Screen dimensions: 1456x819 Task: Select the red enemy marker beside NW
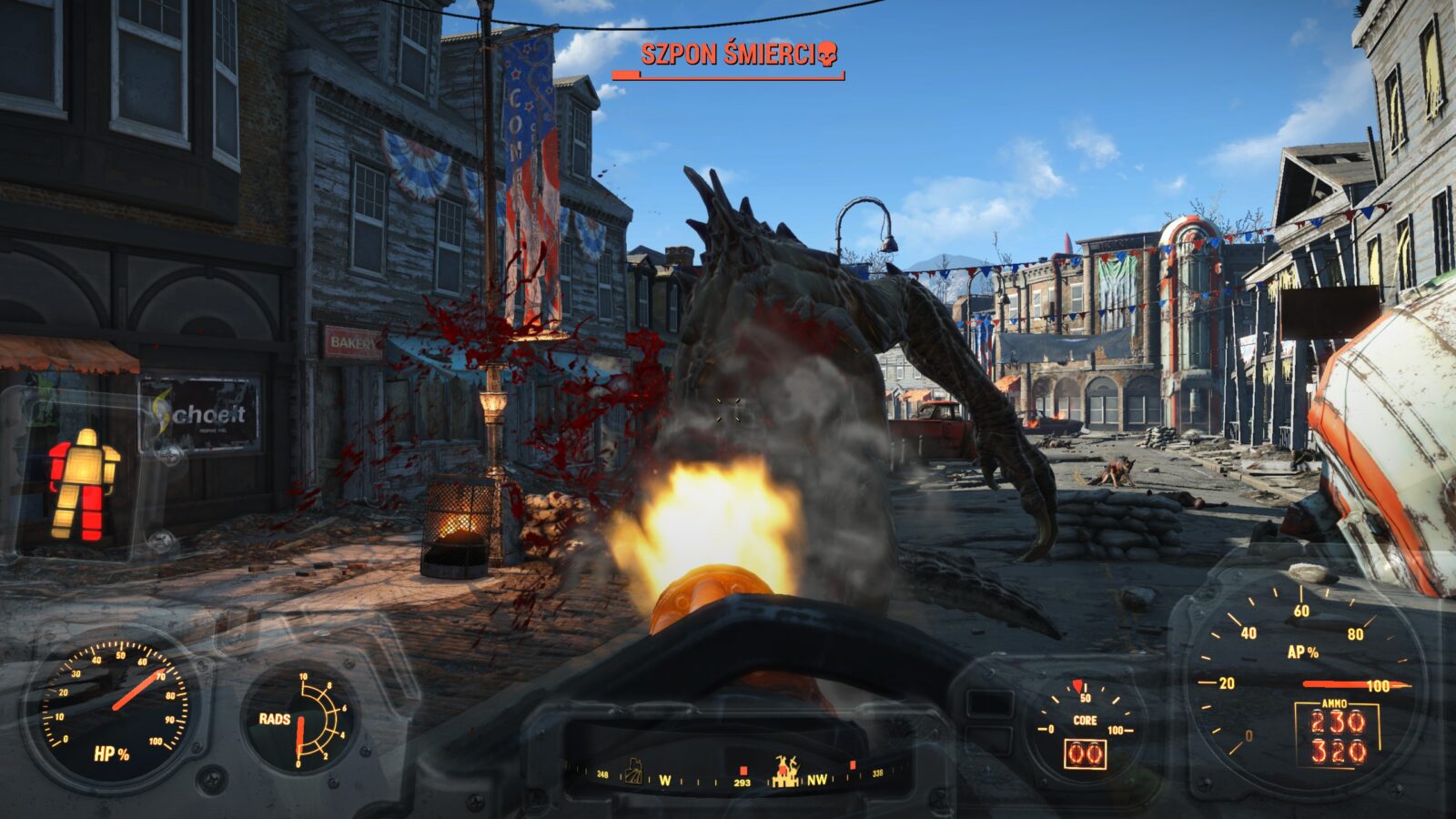853,765
